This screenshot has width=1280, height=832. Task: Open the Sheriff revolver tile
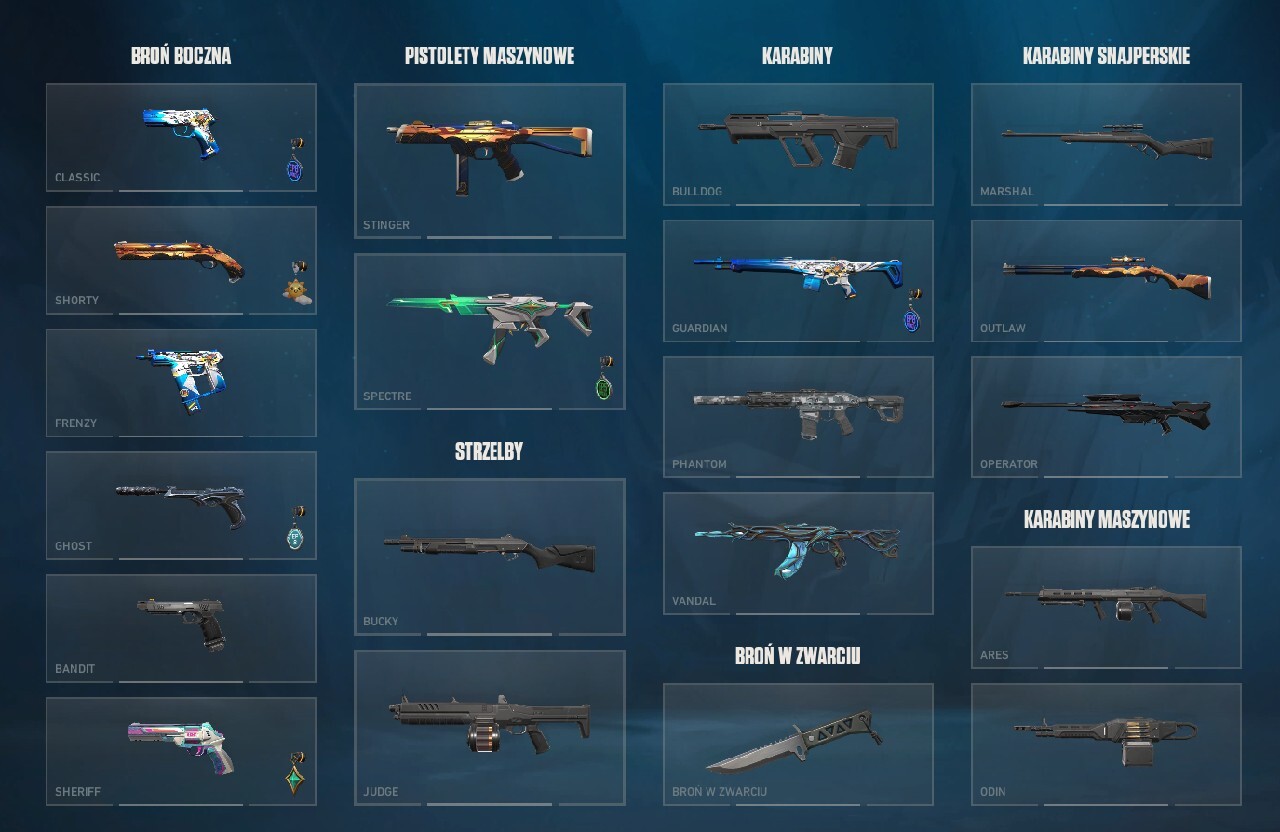pyautogui.click(x=181, y=751)
